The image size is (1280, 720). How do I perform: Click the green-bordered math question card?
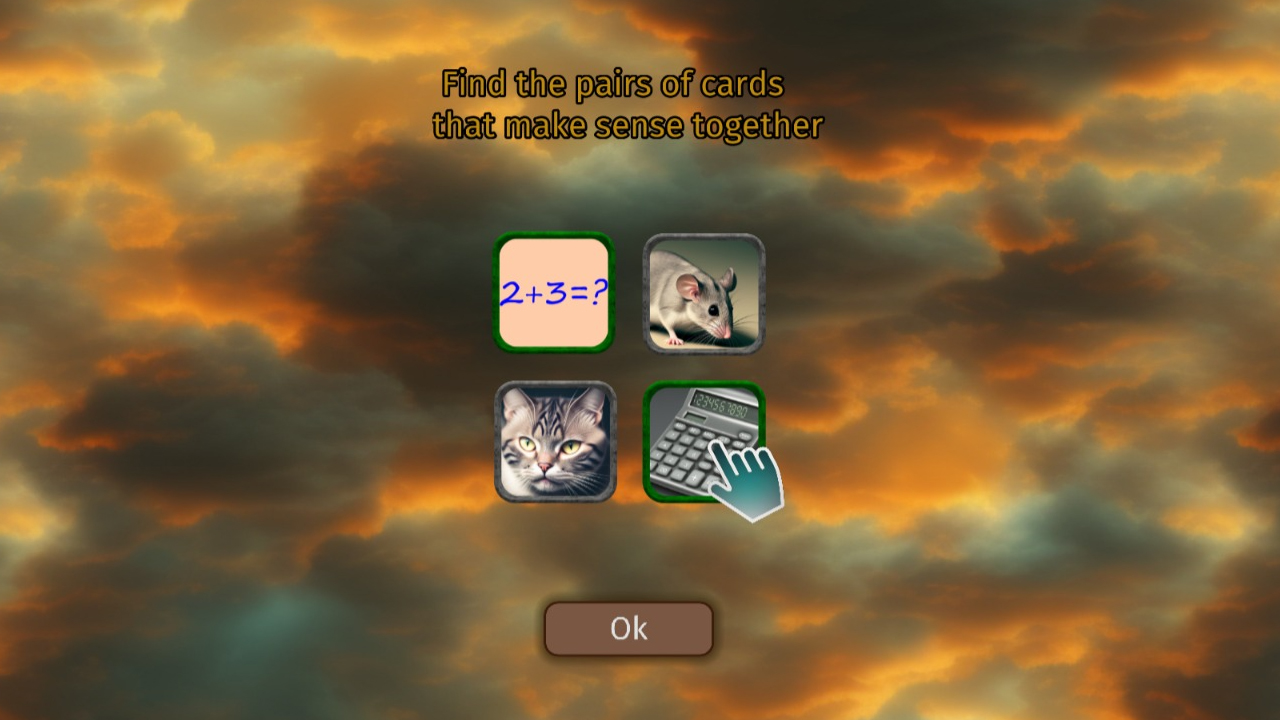coord(555,293)
